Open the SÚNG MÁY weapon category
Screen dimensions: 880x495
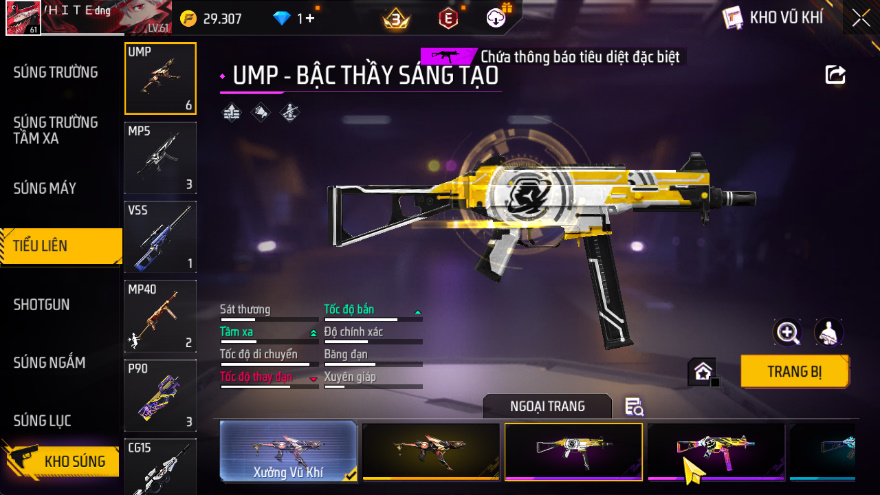click(45, 188)
